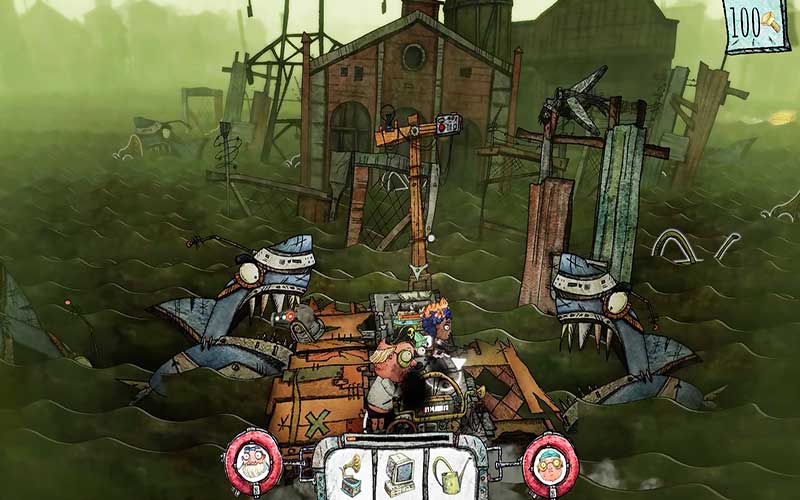Switch to the white-bearded old man portrait
The width and height of the screenshot is (800, 500).
click(x=252, y=463)
